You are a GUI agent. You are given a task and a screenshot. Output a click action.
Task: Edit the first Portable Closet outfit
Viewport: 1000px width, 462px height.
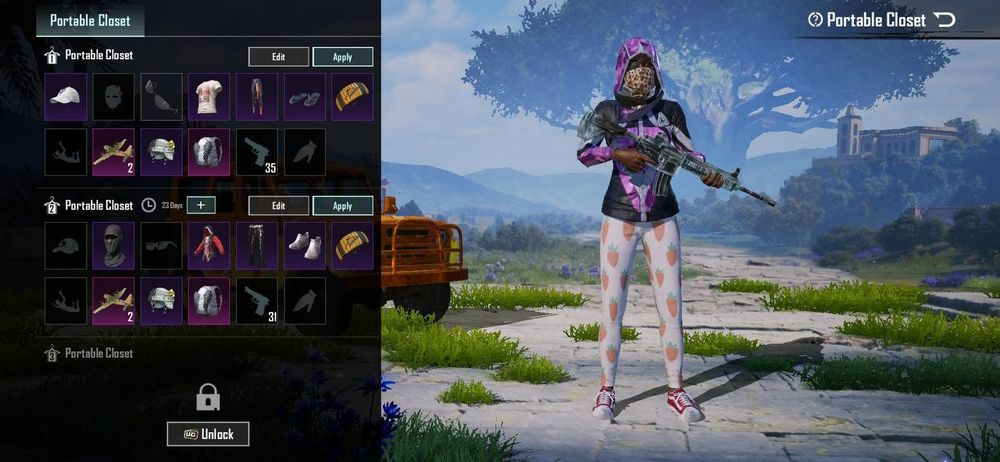278,57
